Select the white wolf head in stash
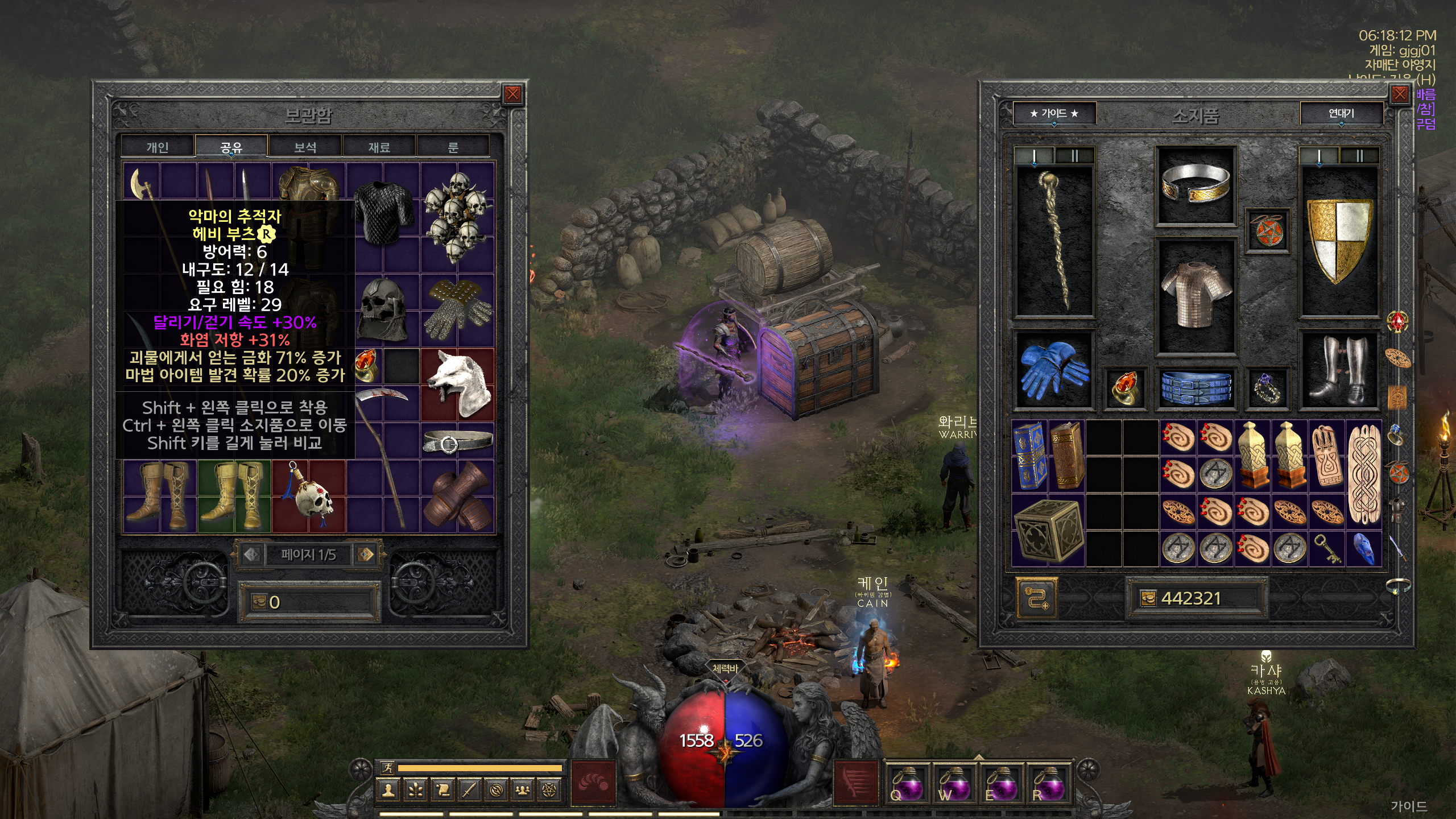 coord(458,384)
